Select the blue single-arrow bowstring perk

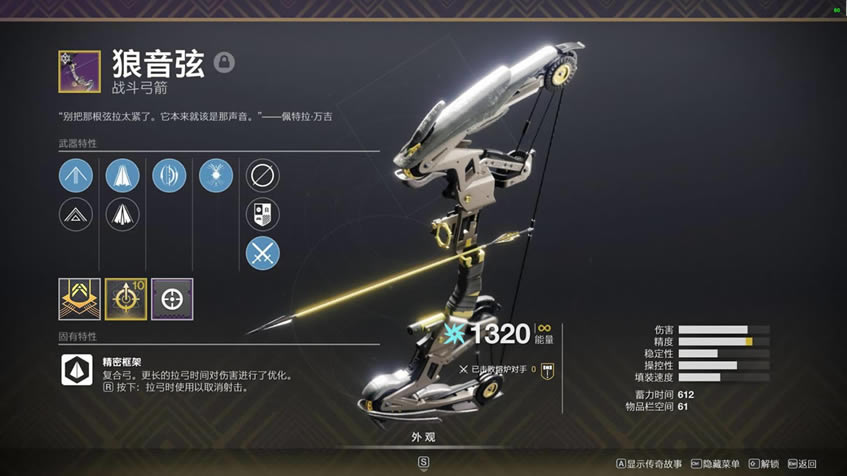(x=76, y=176)
